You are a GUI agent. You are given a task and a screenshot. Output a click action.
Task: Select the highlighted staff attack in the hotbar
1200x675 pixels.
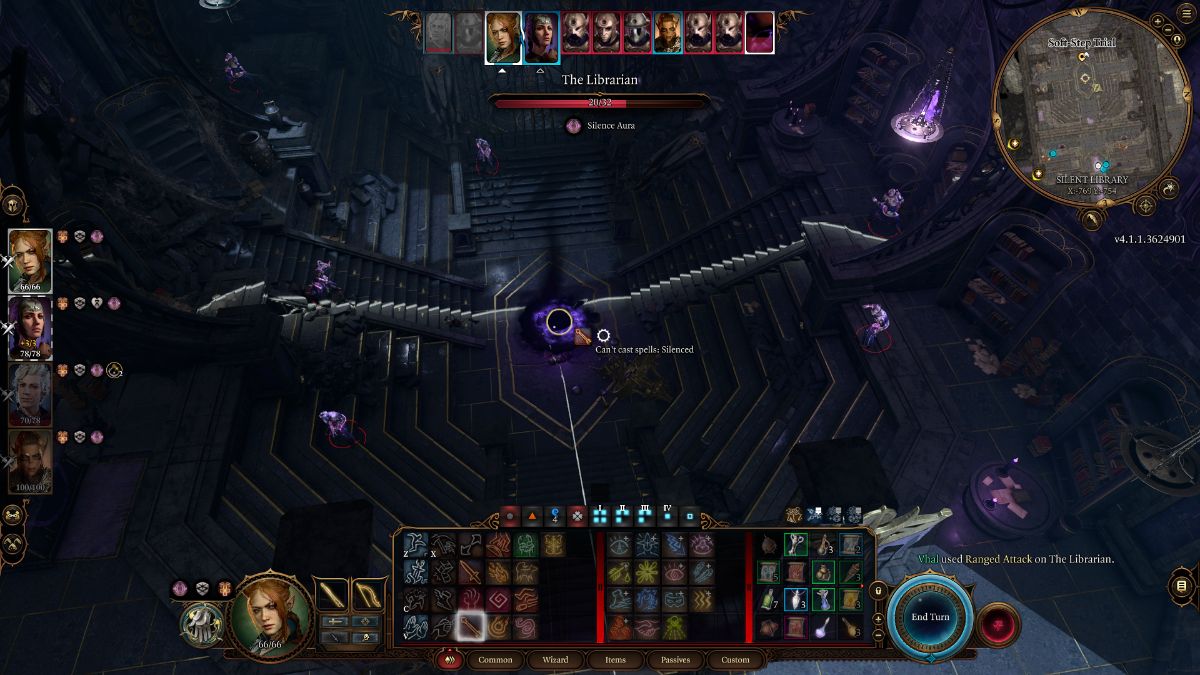471,626
